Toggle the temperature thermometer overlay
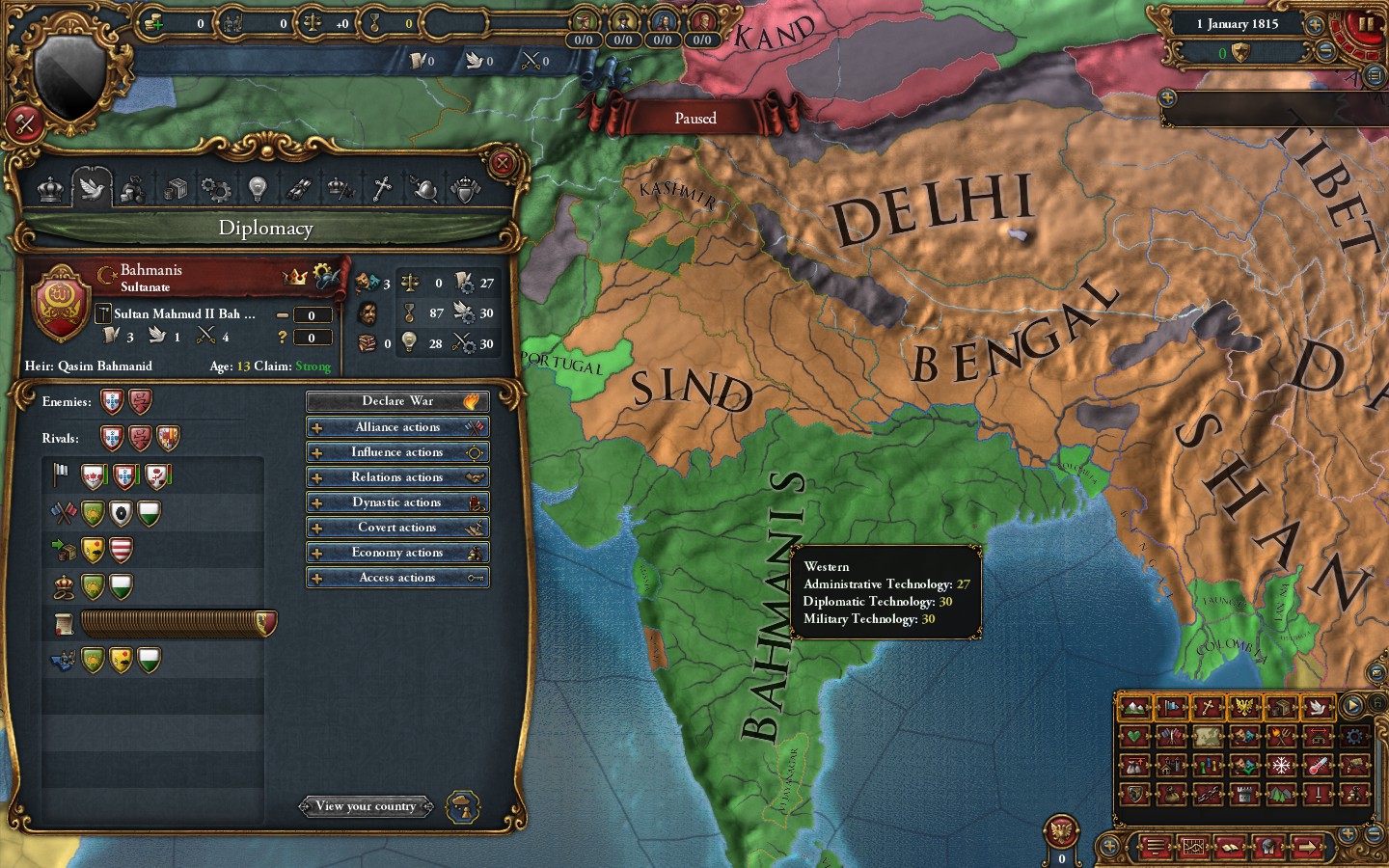 [x=1317, y=766]
